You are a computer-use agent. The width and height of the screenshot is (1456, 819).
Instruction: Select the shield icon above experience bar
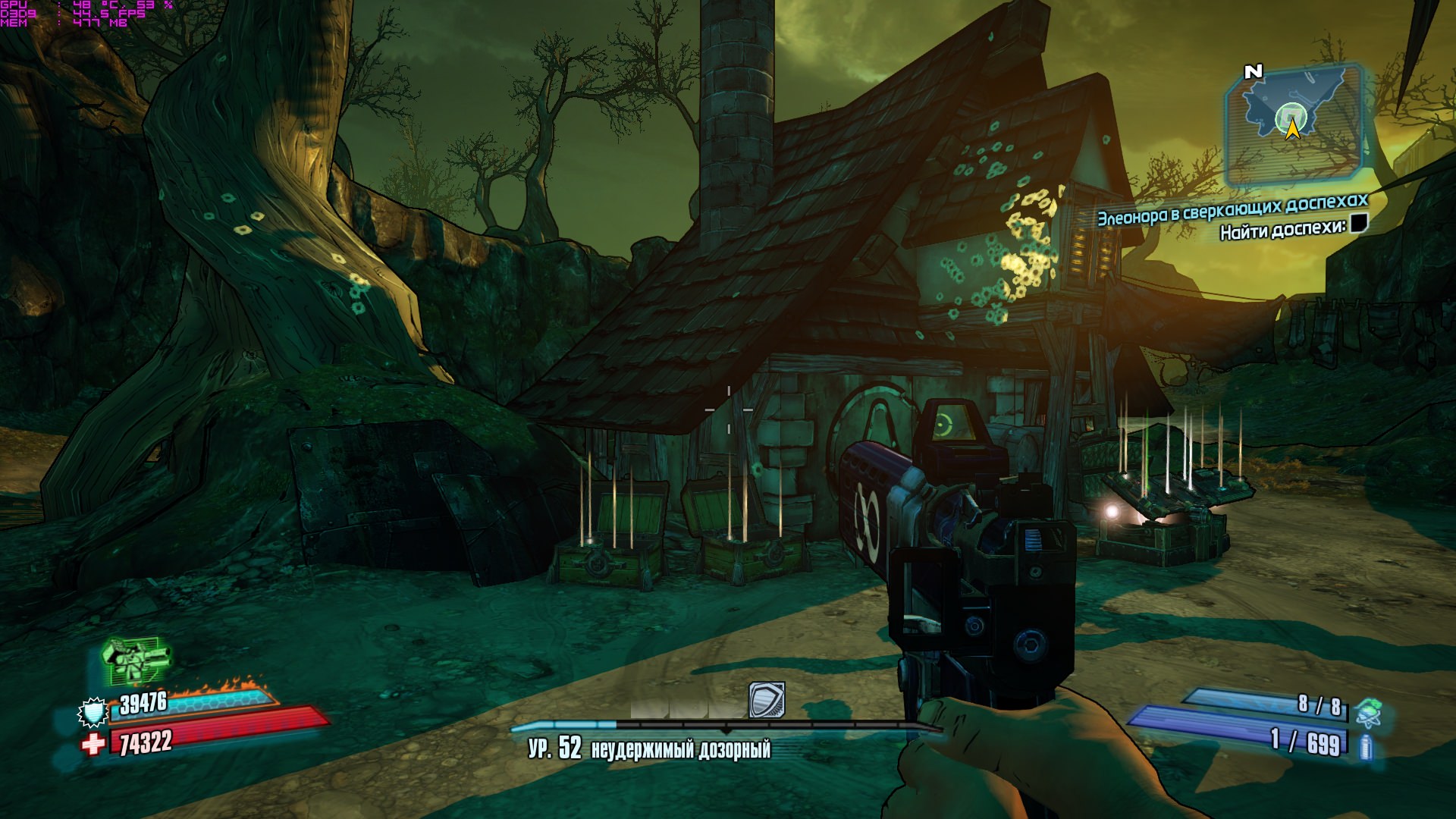pyautogui.click(x=766, y=700)
